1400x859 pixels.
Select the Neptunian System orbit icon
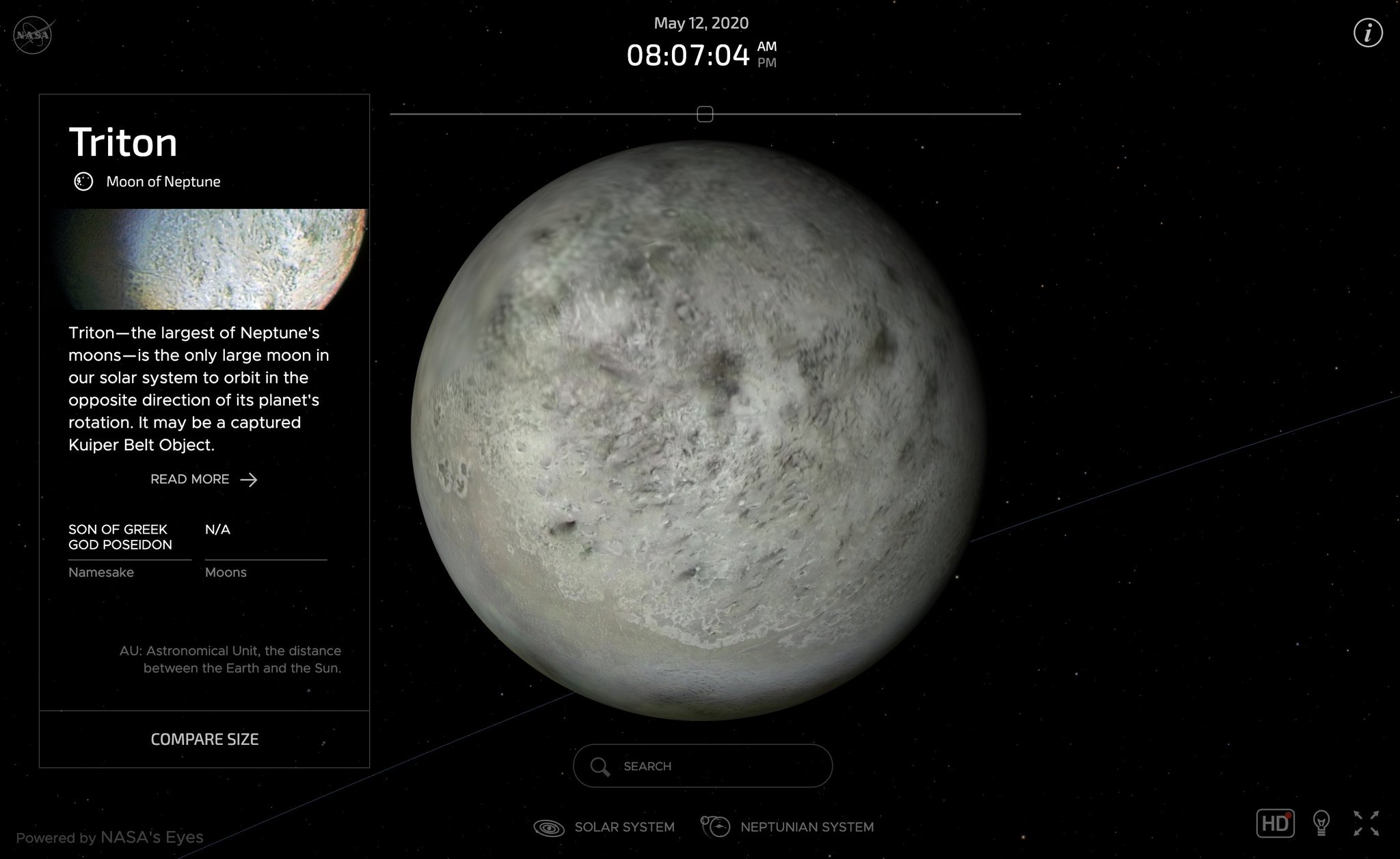tap(715, 826)
